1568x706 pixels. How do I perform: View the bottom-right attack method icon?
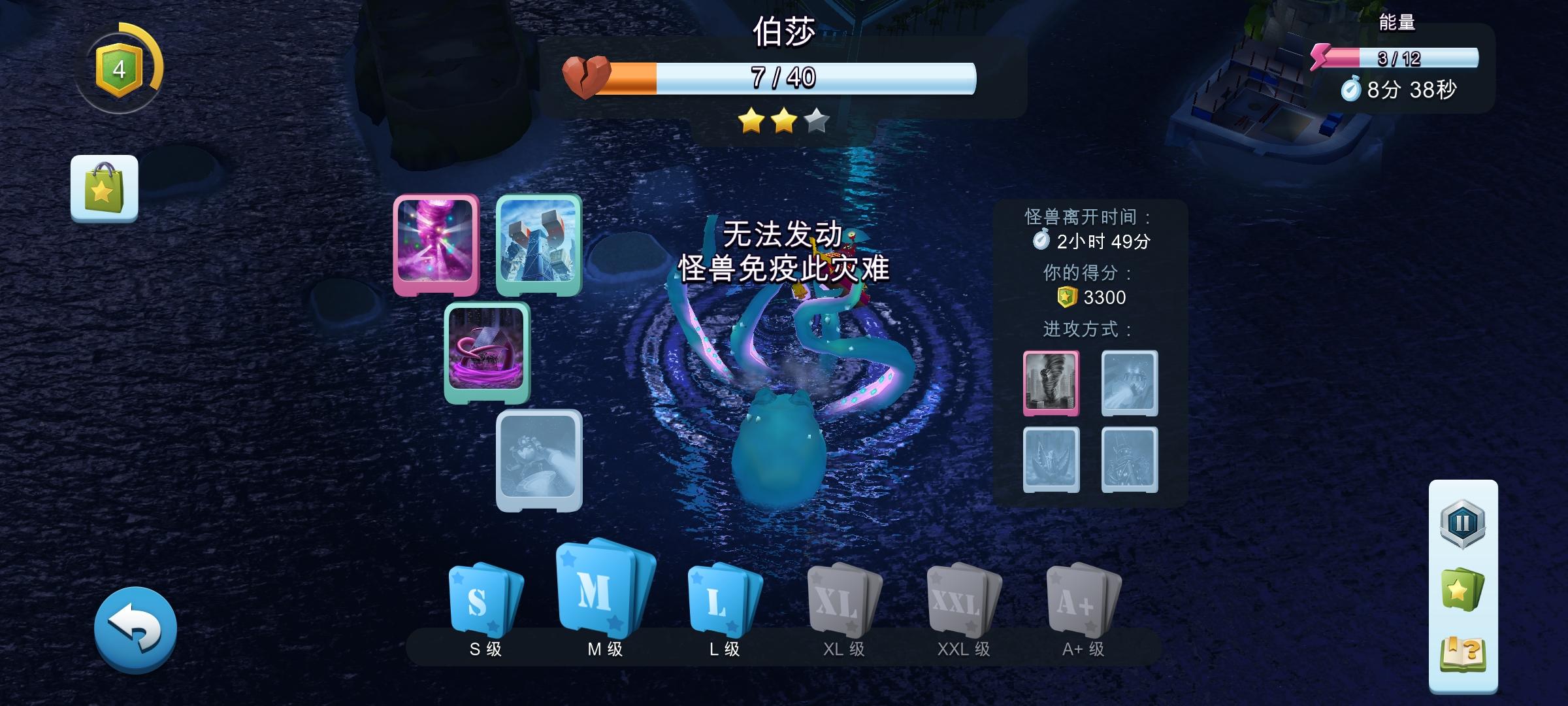pyautogui.click(x=1129, y=460)
